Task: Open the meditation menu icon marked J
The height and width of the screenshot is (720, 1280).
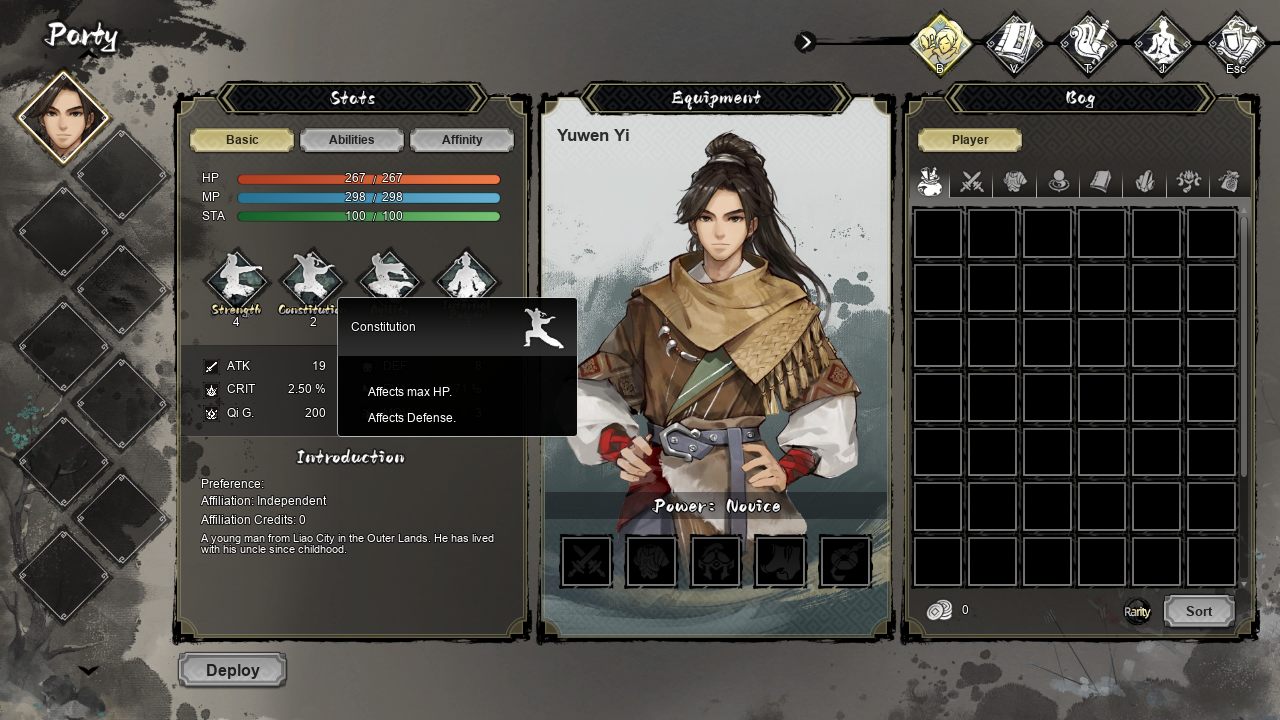Action: (x=1162, y=43)
